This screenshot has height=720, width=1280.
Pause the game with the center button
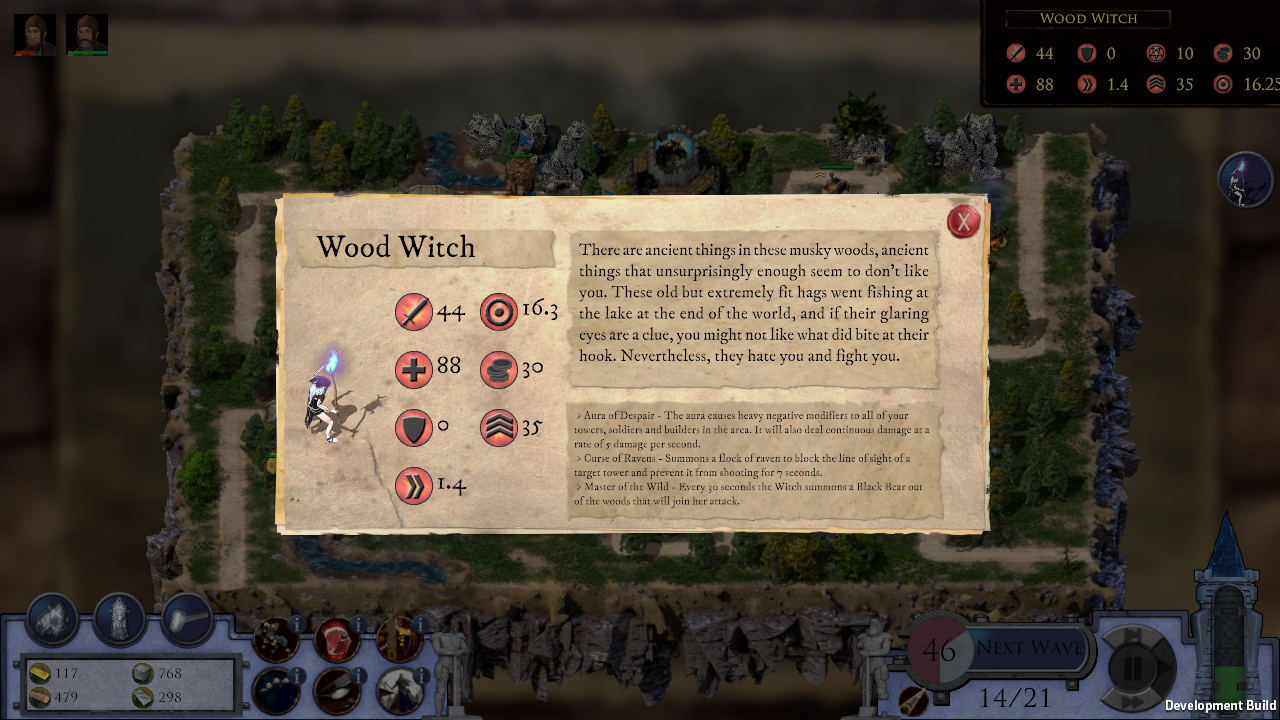point(1135,668)
